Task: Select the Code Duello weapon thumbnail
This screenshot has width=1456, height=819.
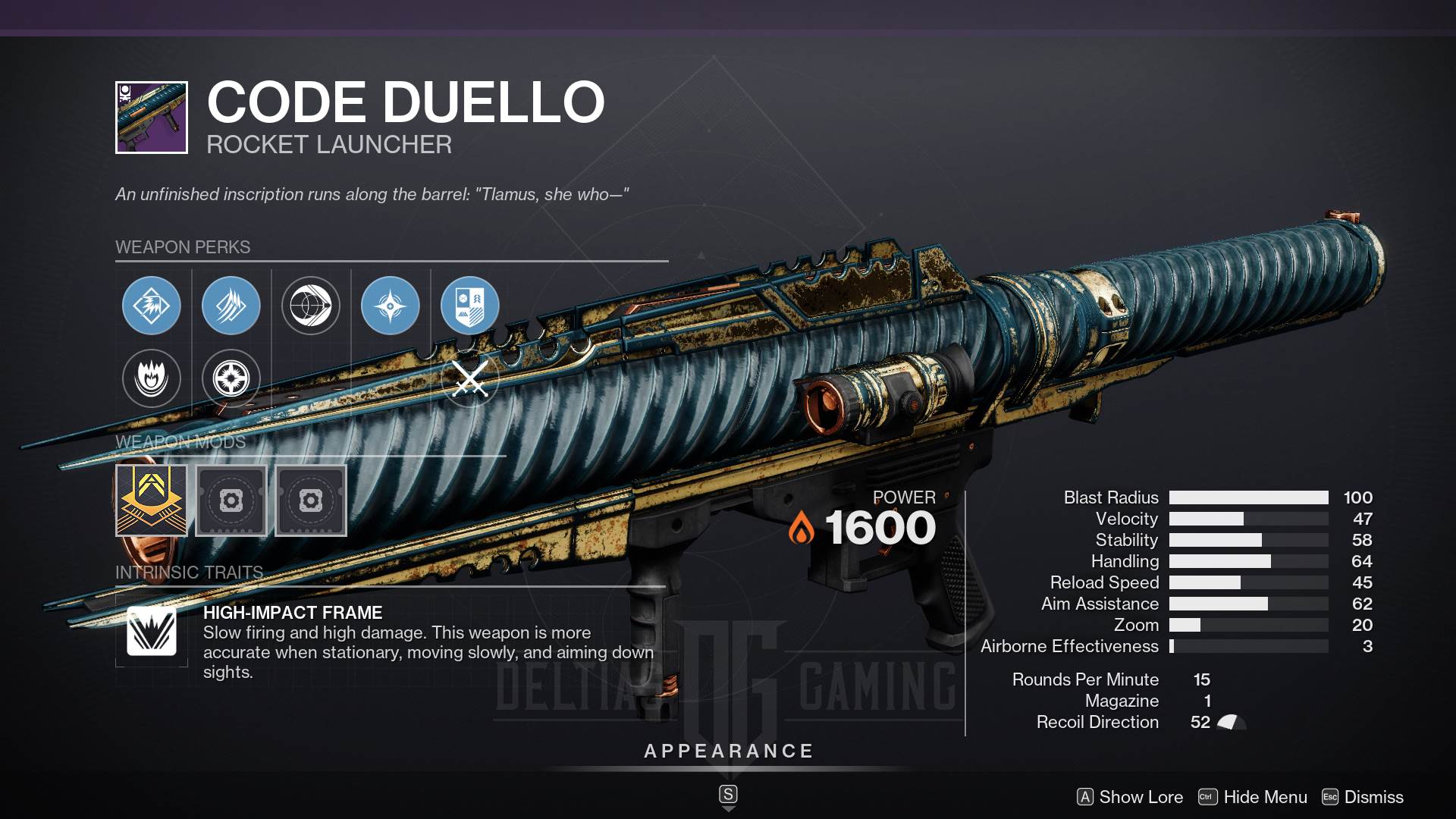Action: pyautogui.click(x=152, y=118)
